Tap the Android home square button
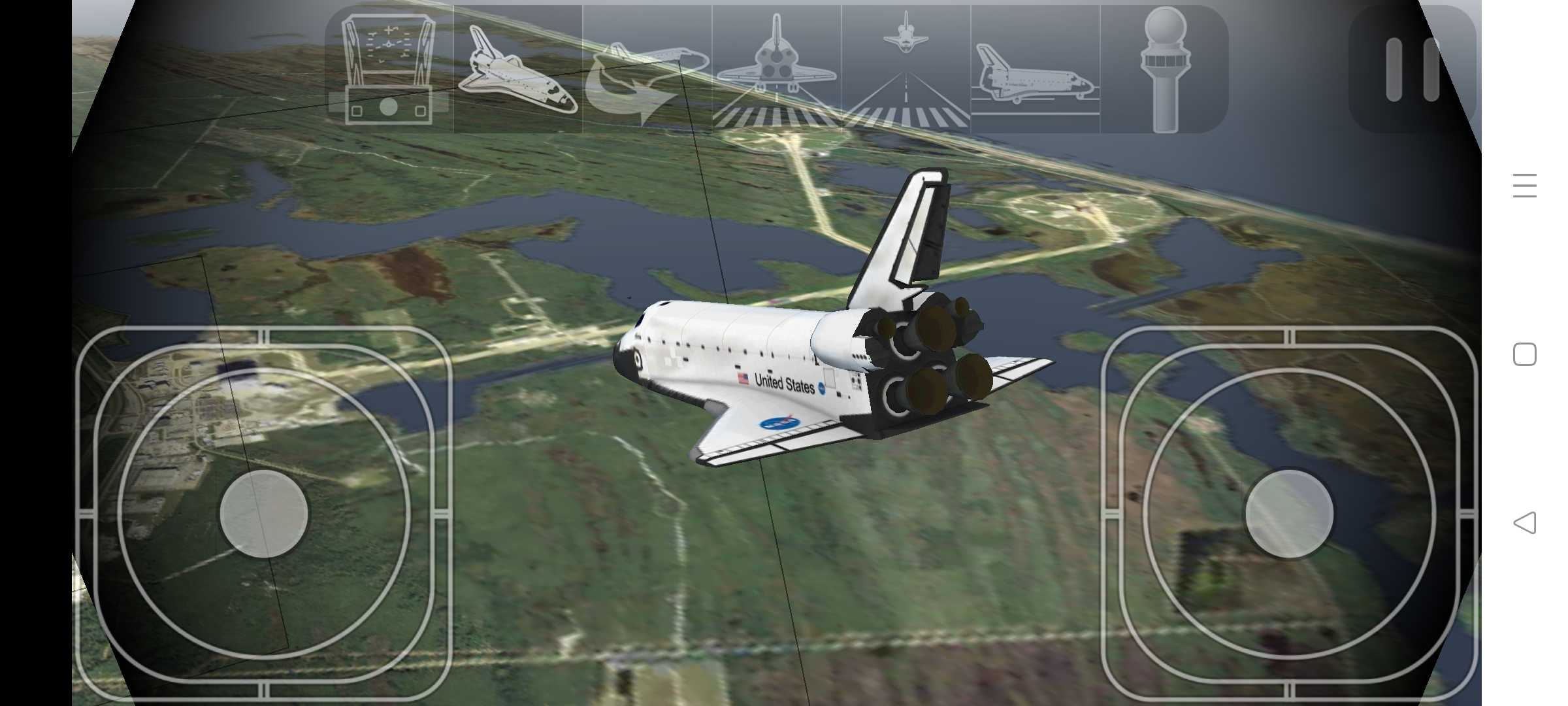Screen dimensions: 1568x706 1524,354
